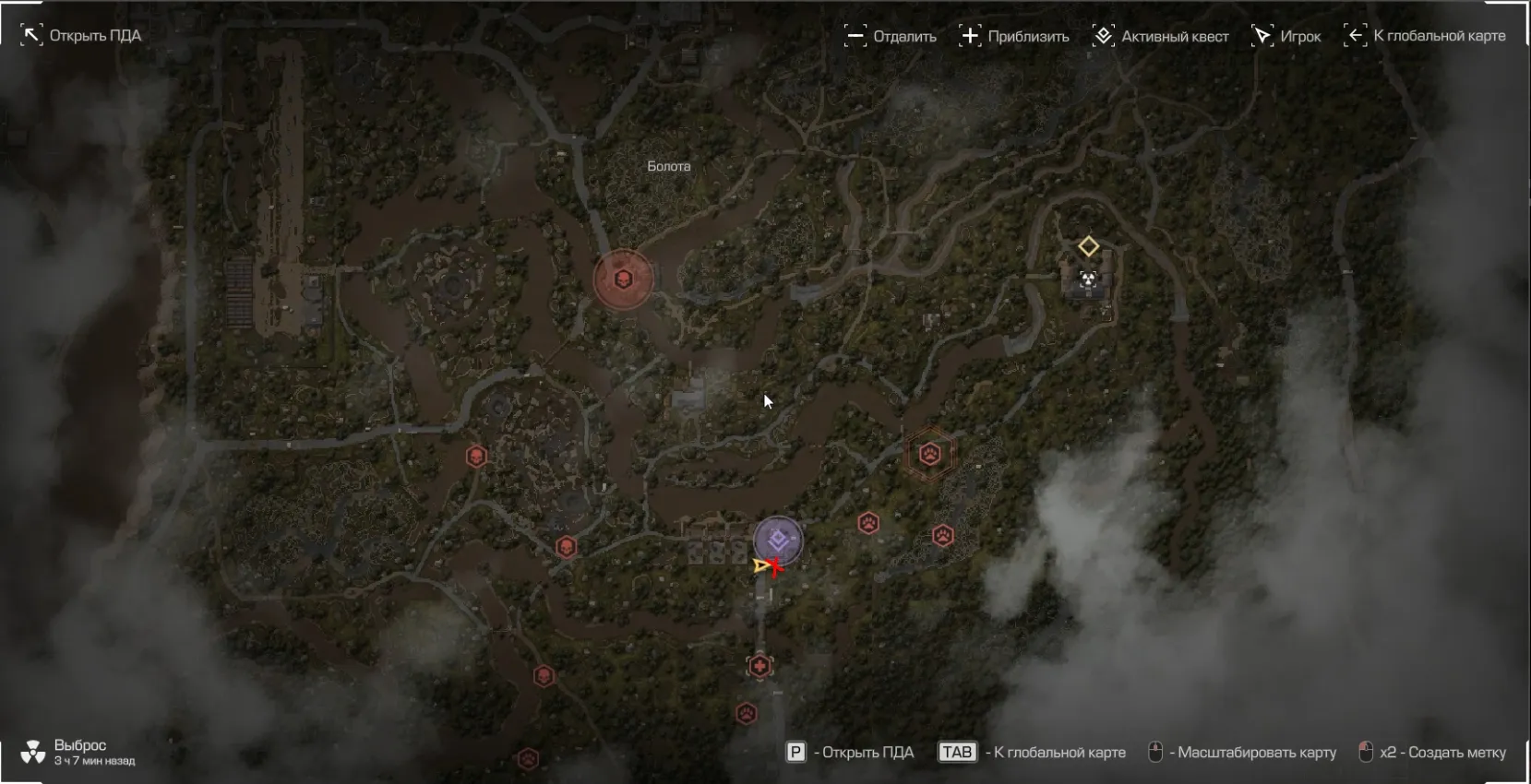Go to К глобальной карте
The height and width of the screenshot is (784, 1531).
click(x=1424, y=36)
